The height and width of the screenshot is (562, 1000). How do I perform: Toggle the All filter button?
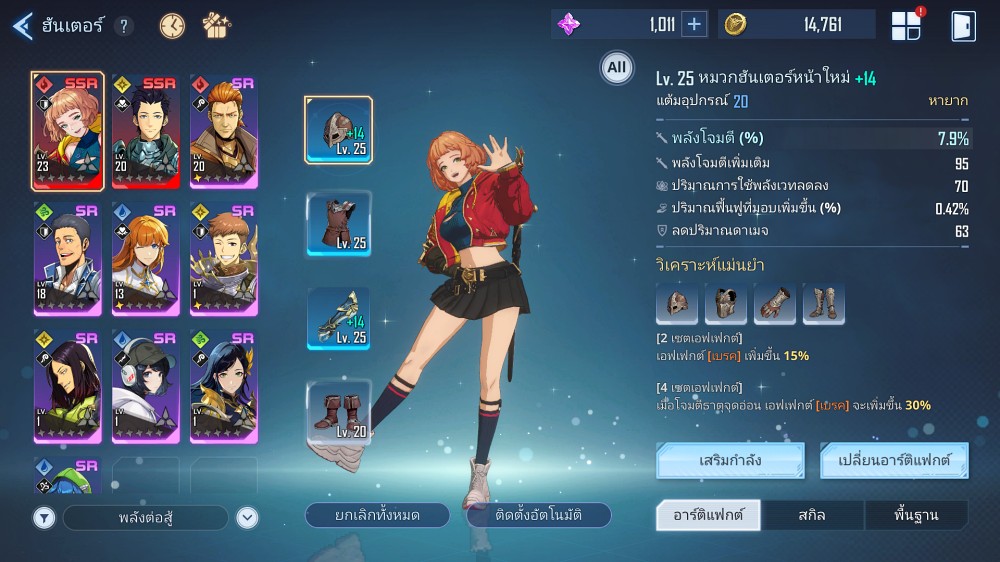(x=616, y=68)
